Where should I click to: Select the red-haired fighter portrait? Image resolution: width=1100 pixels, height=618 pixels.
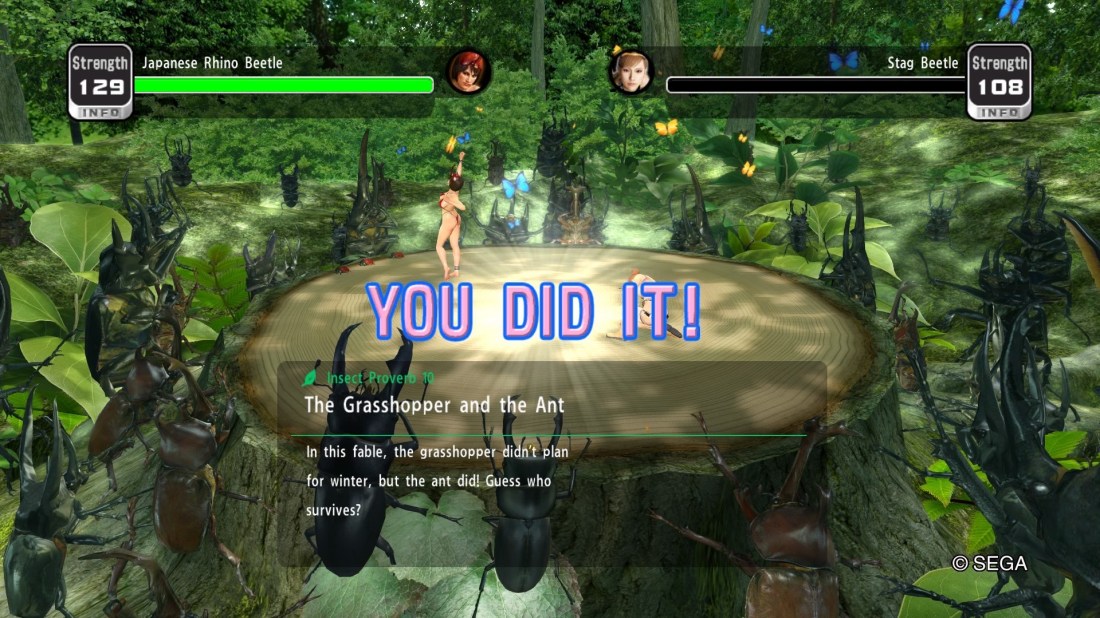[468, 71]
